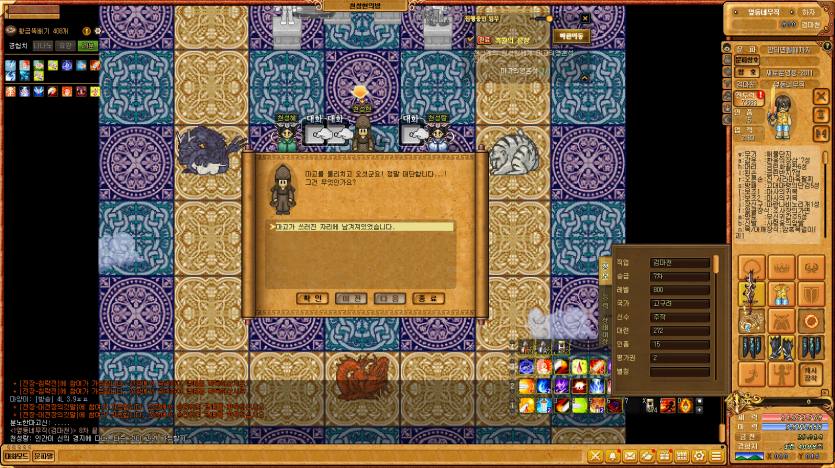Select the green 기본 experience tab
The height and width of the screenshot is (468, 835).
(88, 45)
